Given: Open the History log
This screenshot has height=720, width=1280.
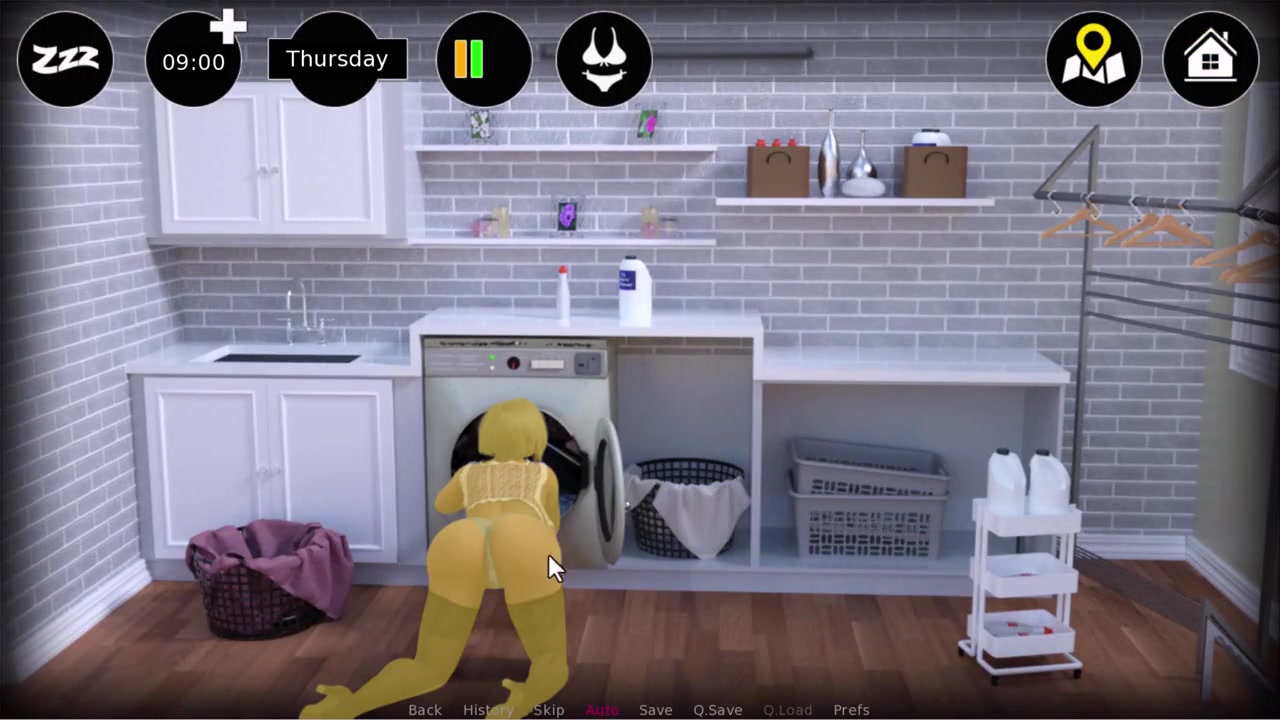Looking at the screenshot, I should coord(488,710).
